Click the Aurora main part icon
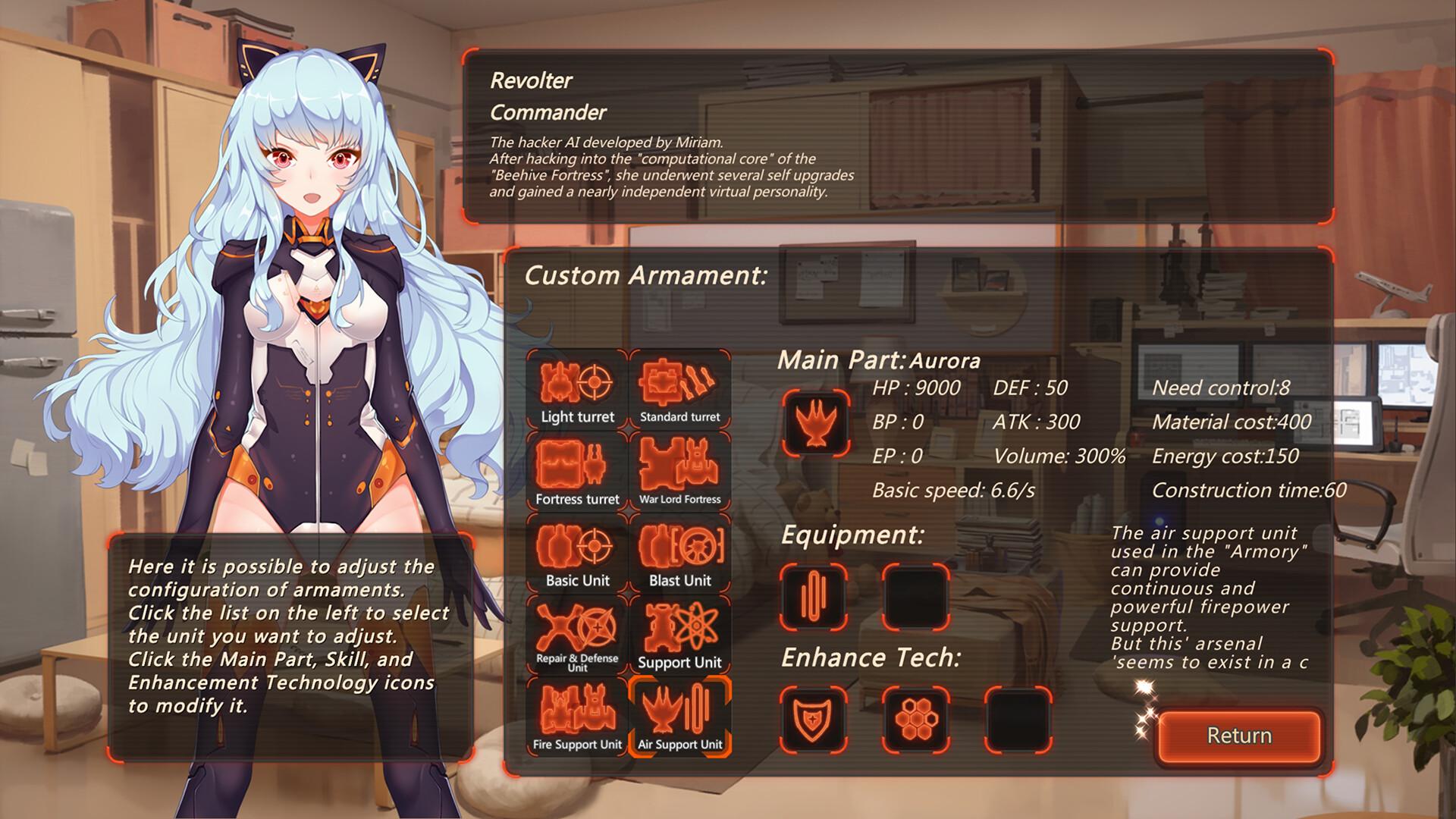This screenshot has width=1456, height=819. pyautogui.click(x=815, y=423)
